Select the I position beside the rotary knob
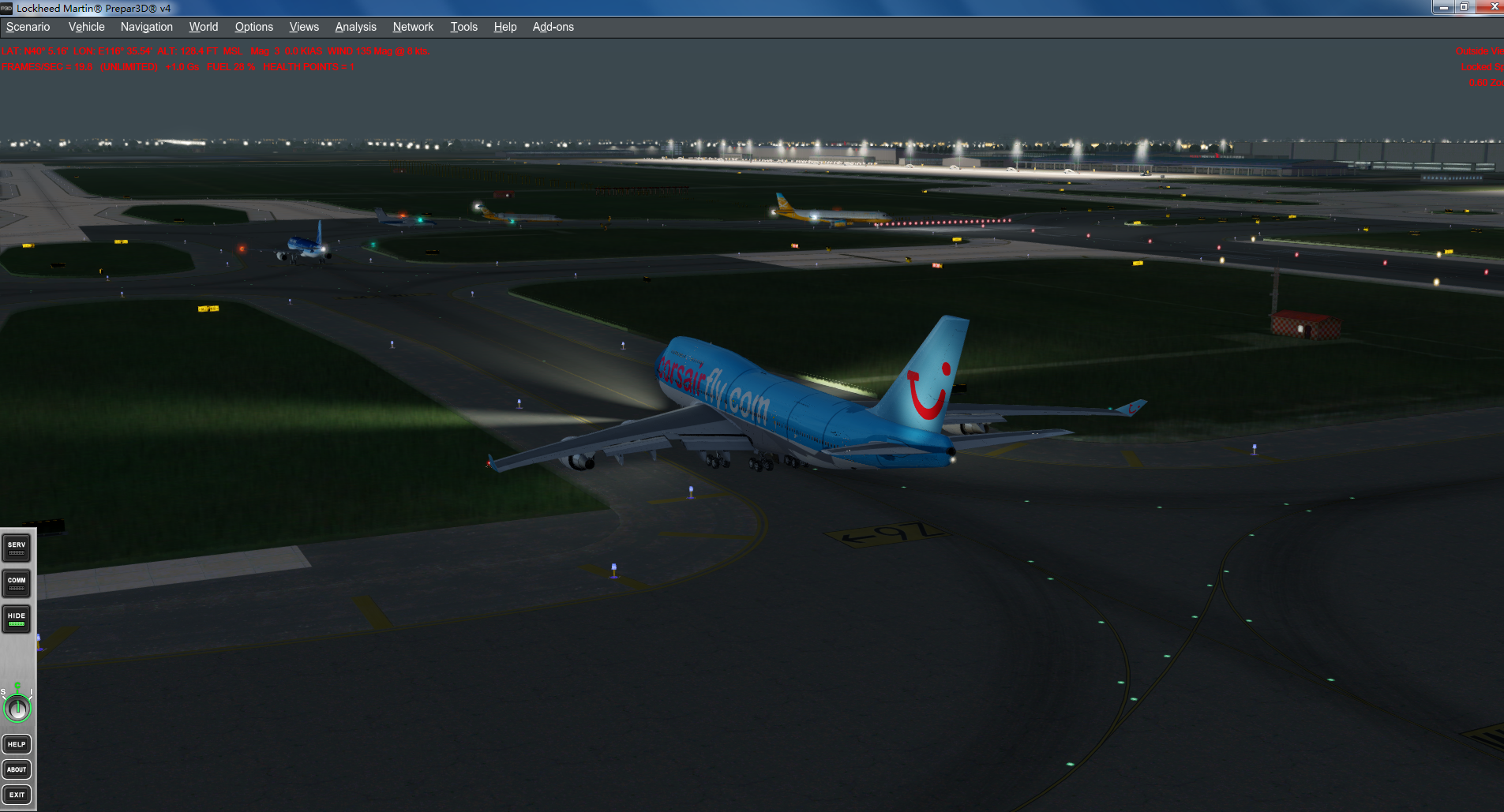 [31, 691]
